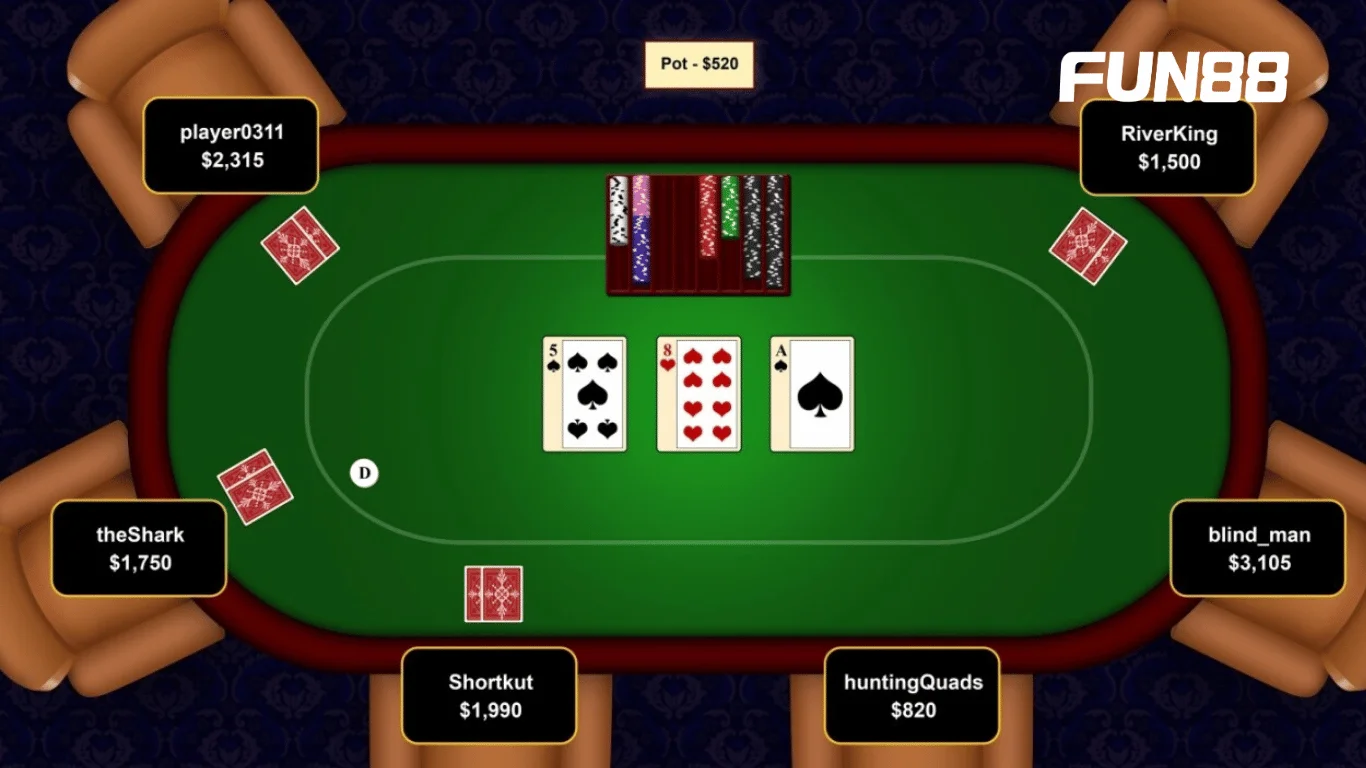Click RiverKing's player panel
This screenshot has width=1366, height=768.
[1168, 147]
